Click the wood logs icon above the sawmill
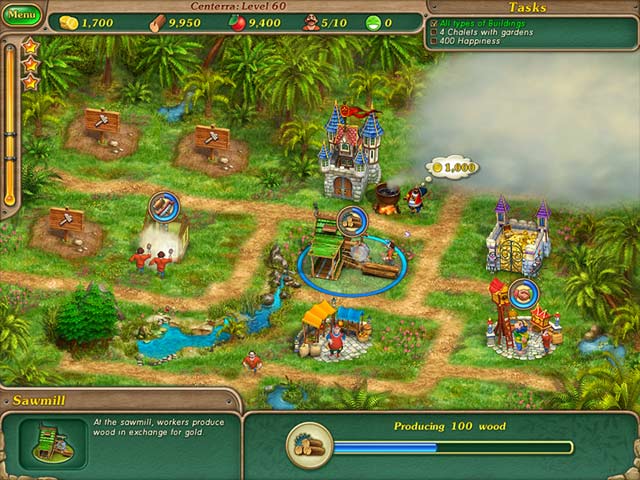Screen dimensions: 640x480 tap(351, 220)
